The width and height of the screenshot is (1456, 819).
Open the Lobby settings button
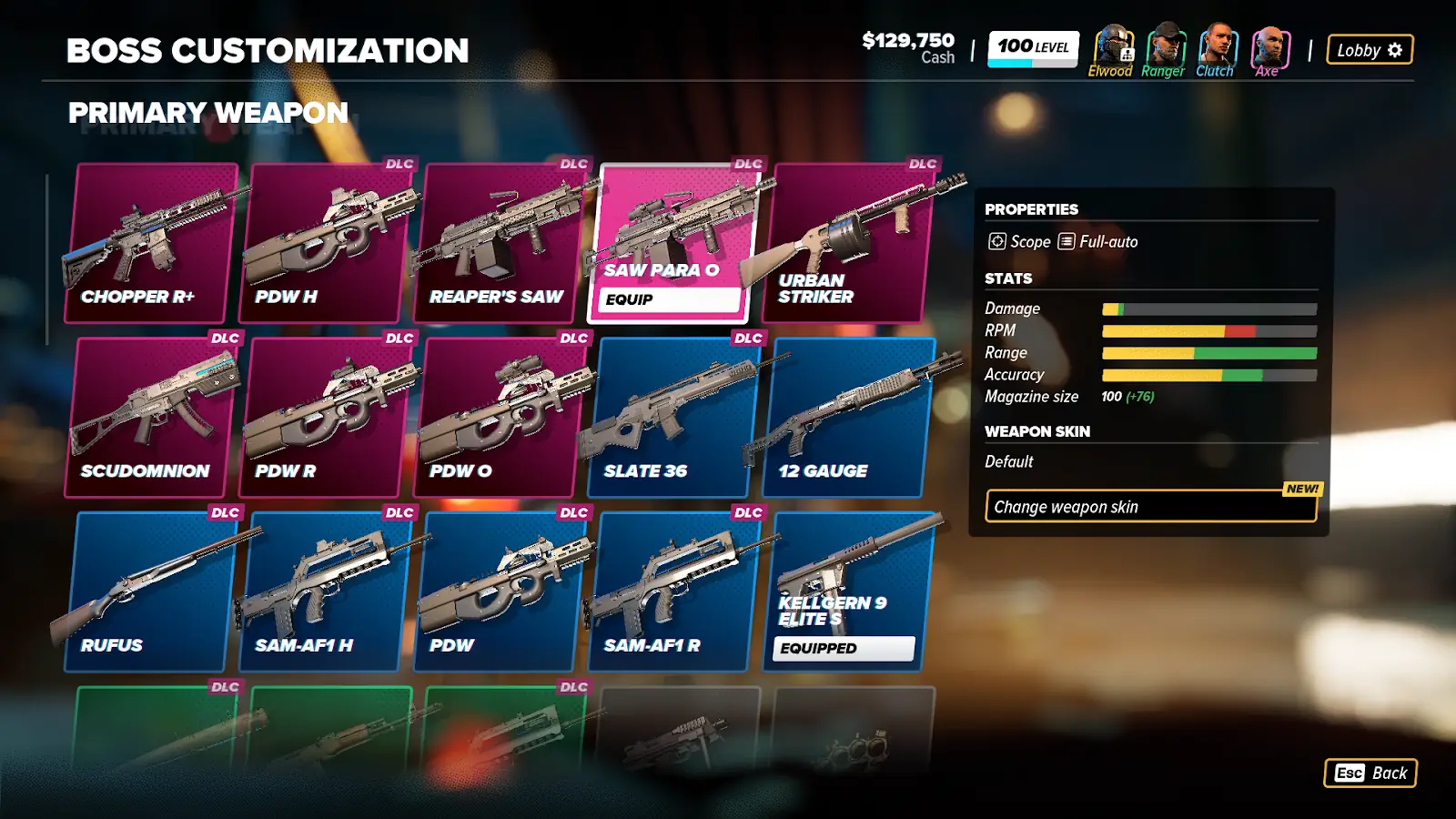[1370, 50]
